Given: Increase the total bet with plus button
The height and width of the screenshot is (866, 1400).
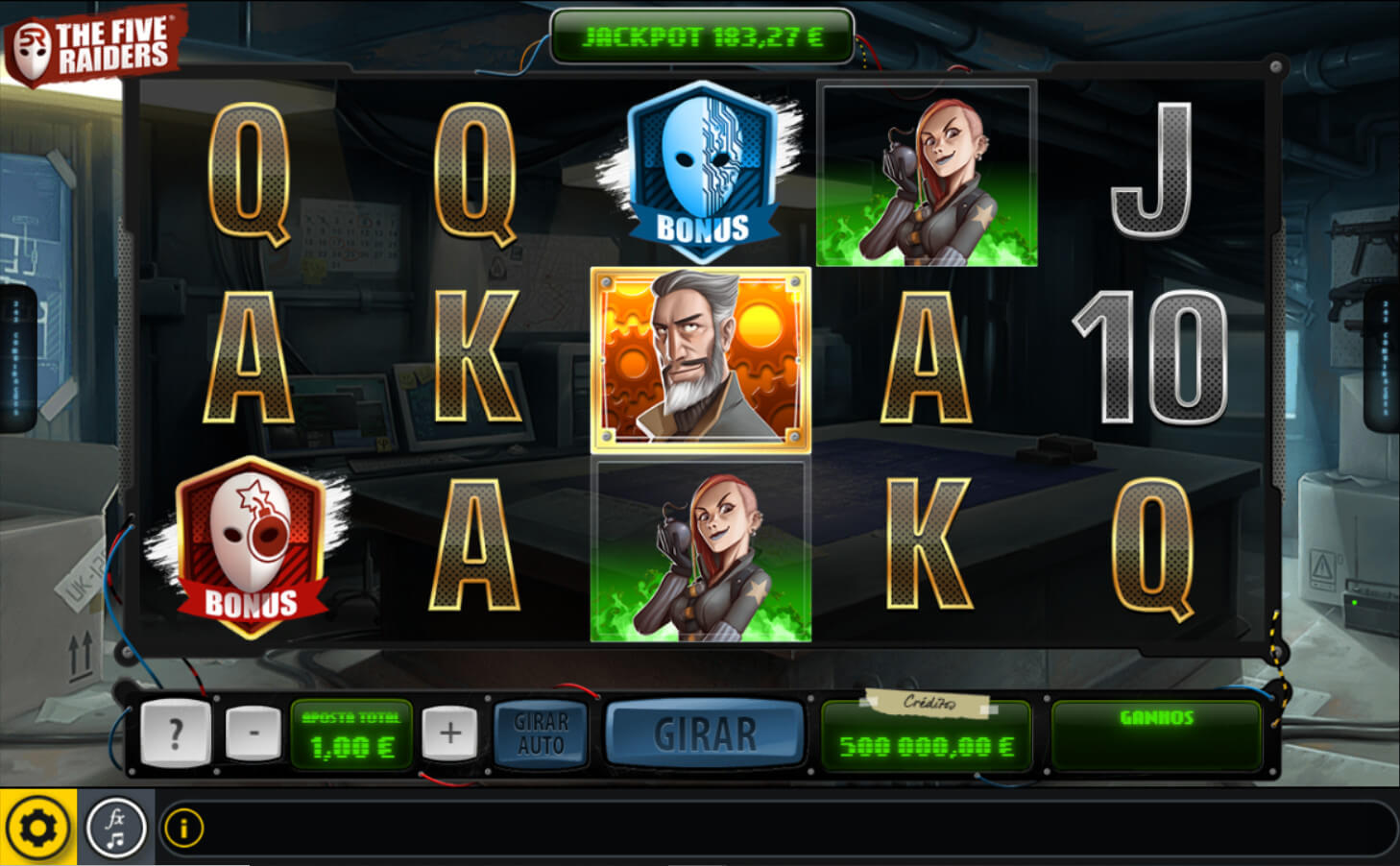Looking at the screenshot, I should click(449, 734).
